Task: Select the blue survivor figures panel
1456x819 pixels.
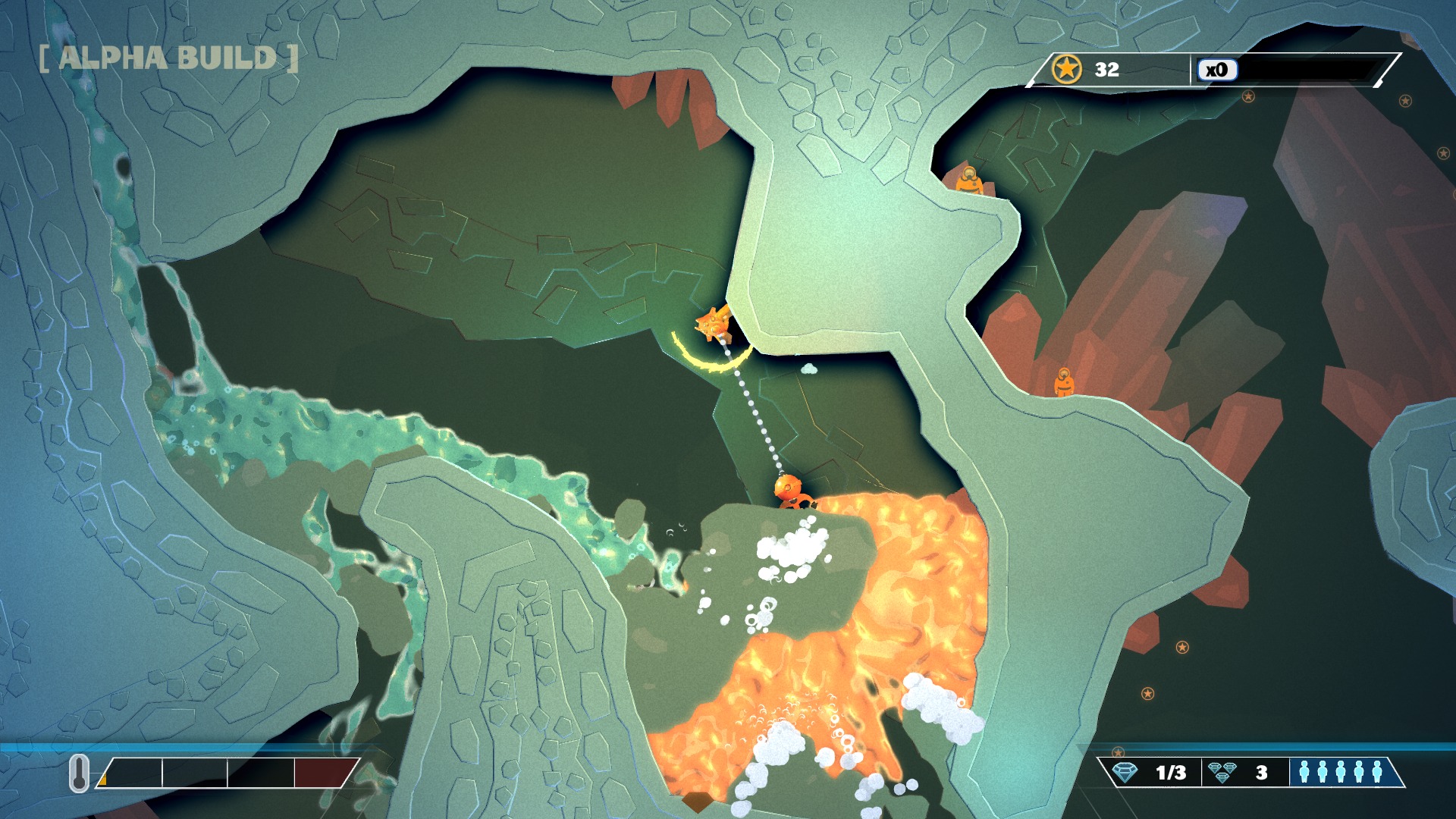Action: (x=1340, y=772)
